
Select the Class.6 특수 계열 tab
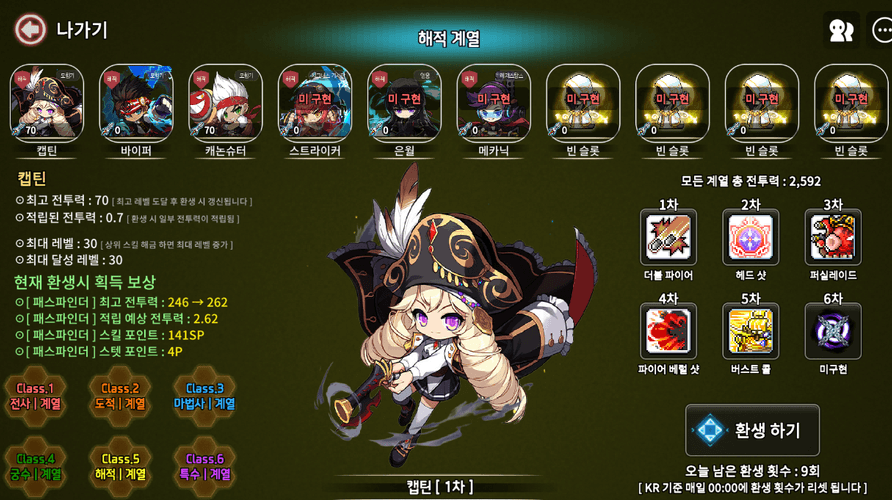click(x=203, y=466)
